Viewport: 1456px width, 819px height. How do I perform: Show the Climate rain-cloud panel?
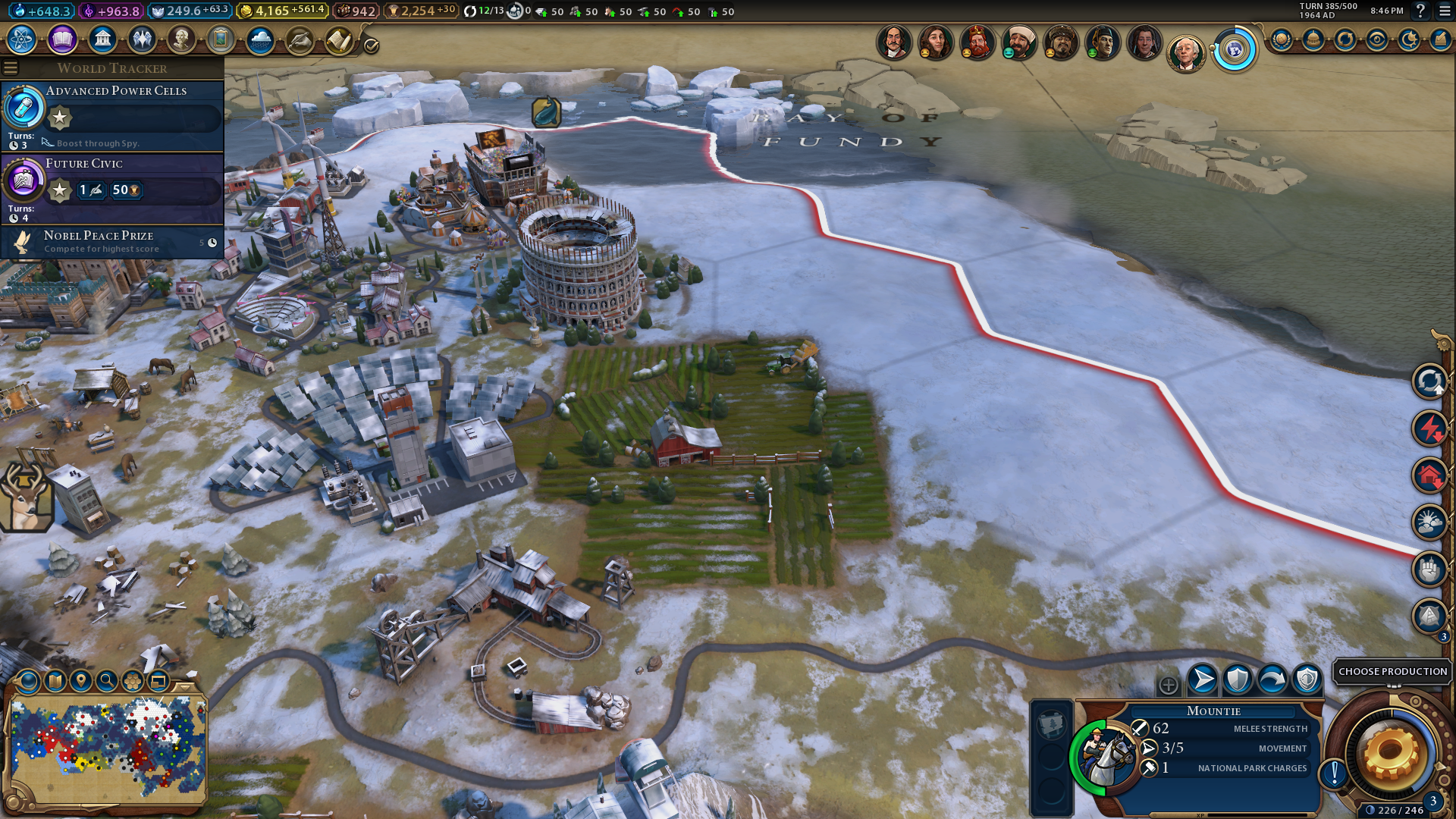pyautogui.click(x=260, y=39)
